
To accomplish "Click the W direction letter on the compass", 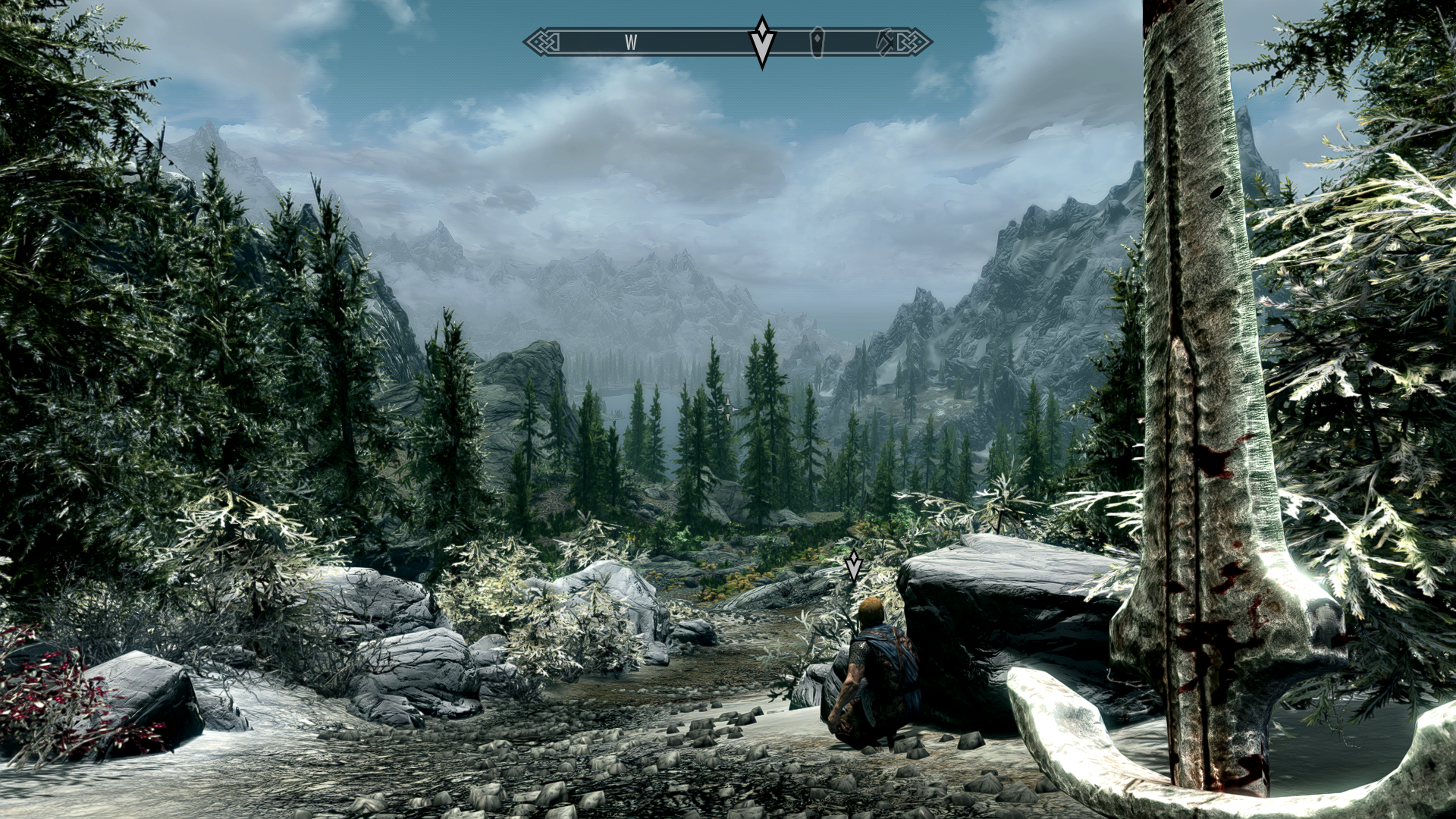I will pos(631,42).
